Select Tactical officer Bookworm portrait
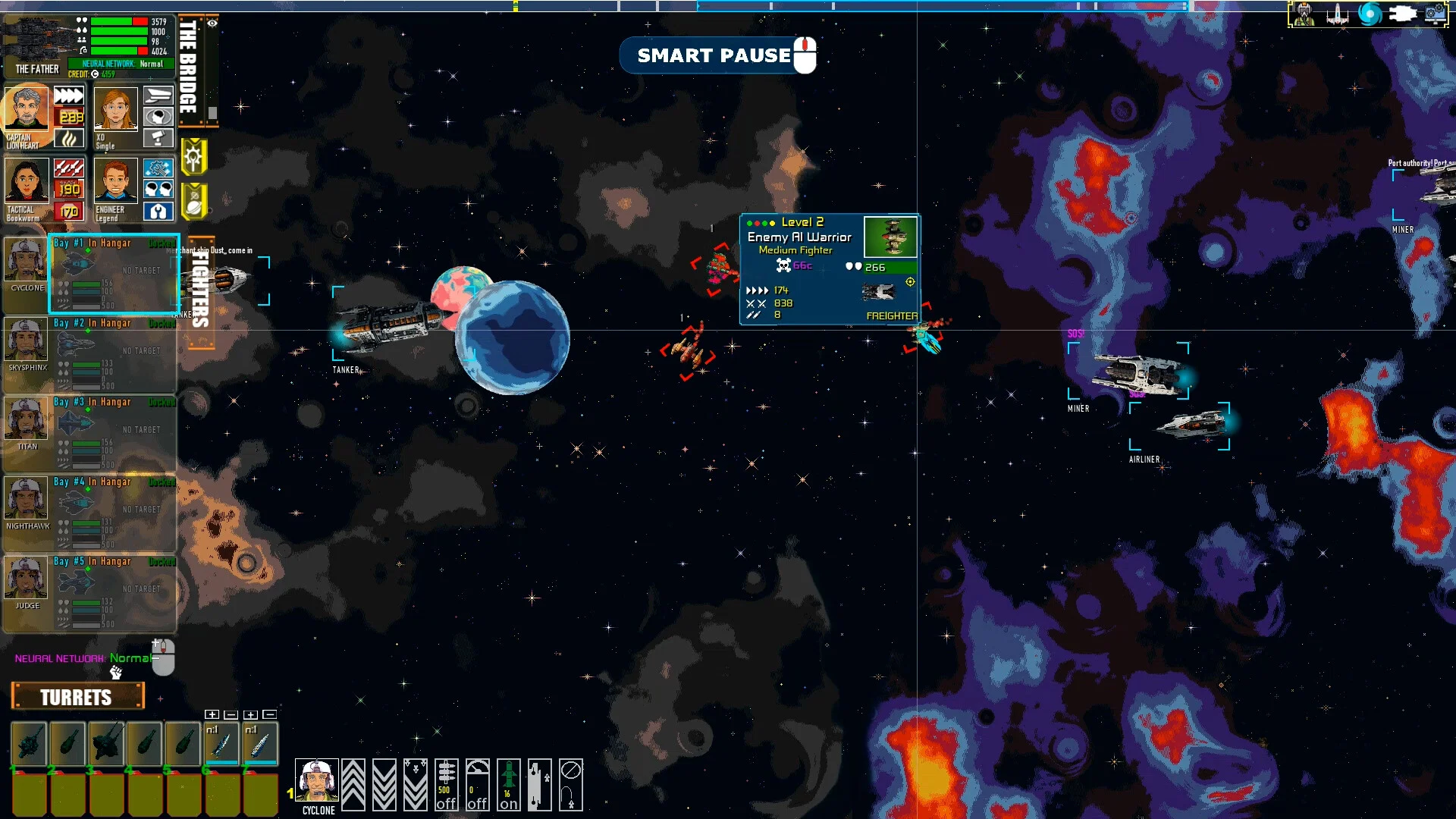Image resolution: width=1456 pixels, height=819 pixels. click(27, 182)
